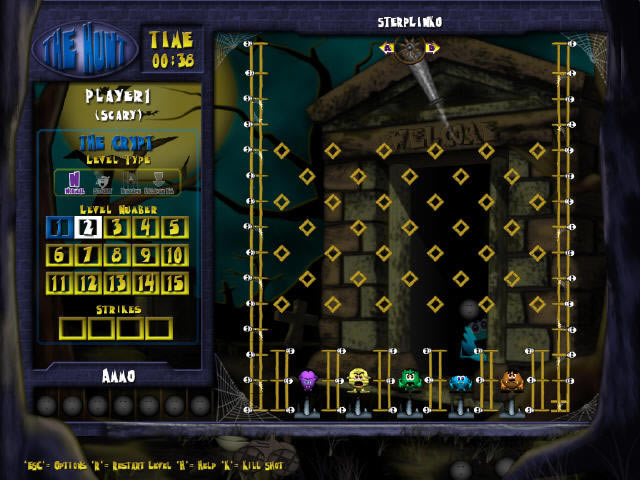The width and height of the screenshot is (640, 480).
Task: Pick level 4 in the level grid
Action: coord(146,227)
